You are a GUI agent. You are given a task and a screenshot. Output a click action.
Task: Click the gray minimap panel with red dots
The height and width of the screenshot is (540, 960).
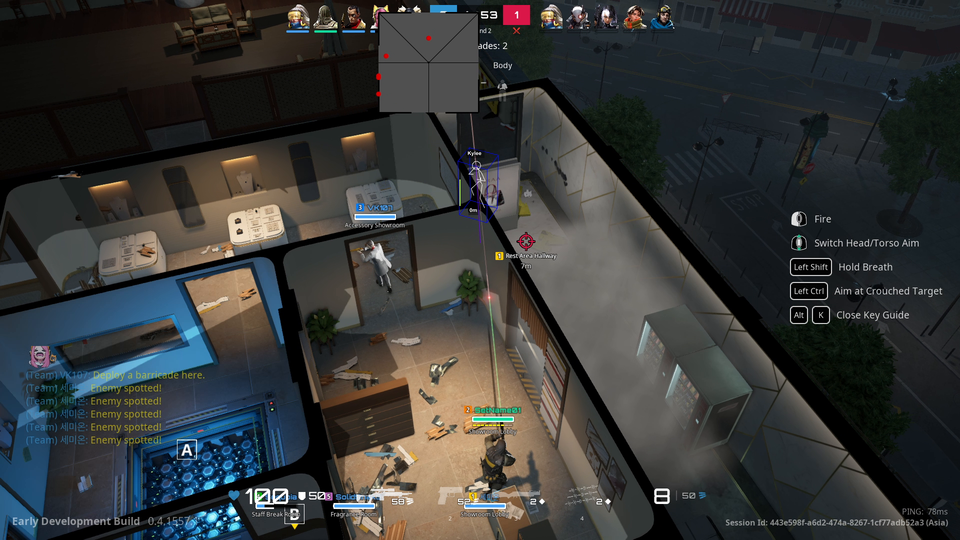click(428, 62)
